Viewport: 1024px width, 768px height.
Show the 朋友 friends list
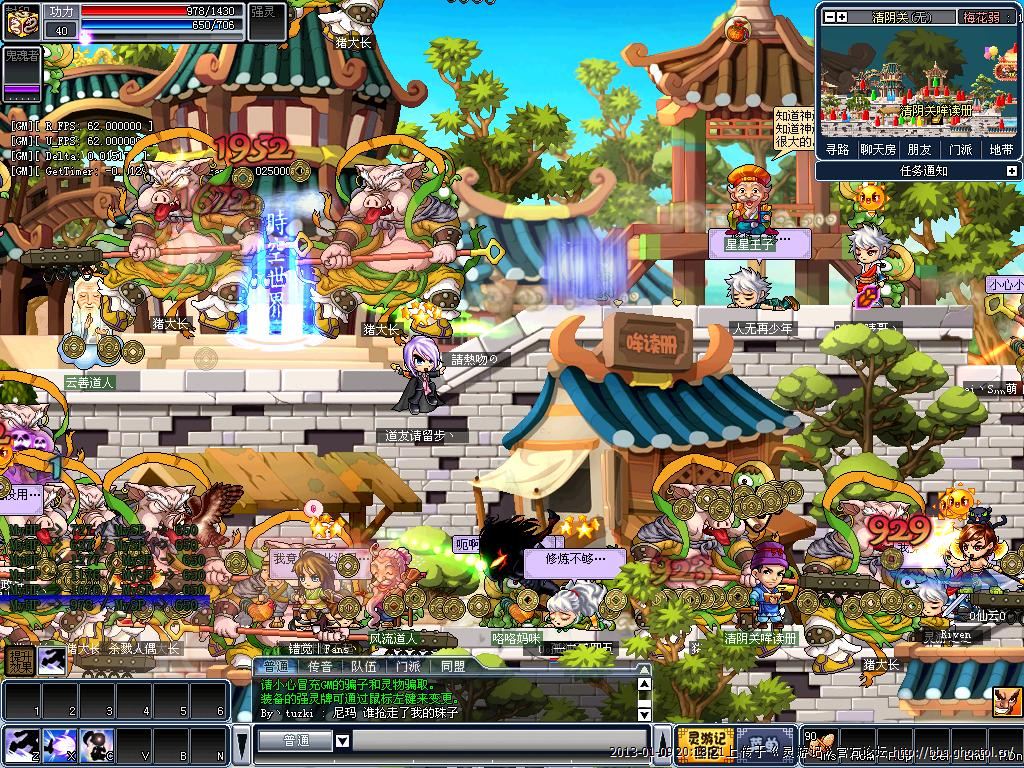pos(919,150)
